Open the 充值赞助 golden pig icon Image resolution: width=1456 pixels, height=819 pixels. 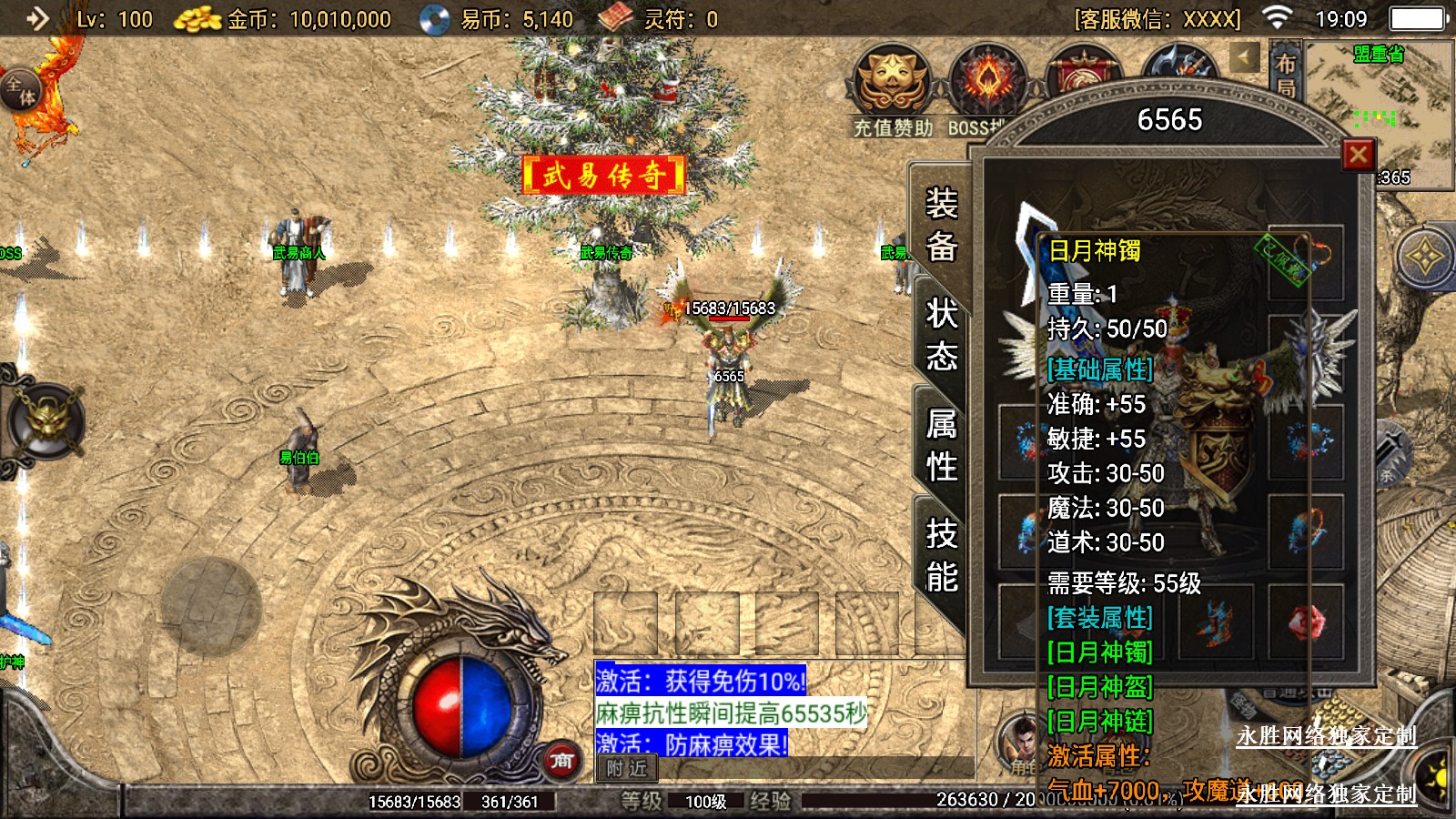click(x=892, y=80)
